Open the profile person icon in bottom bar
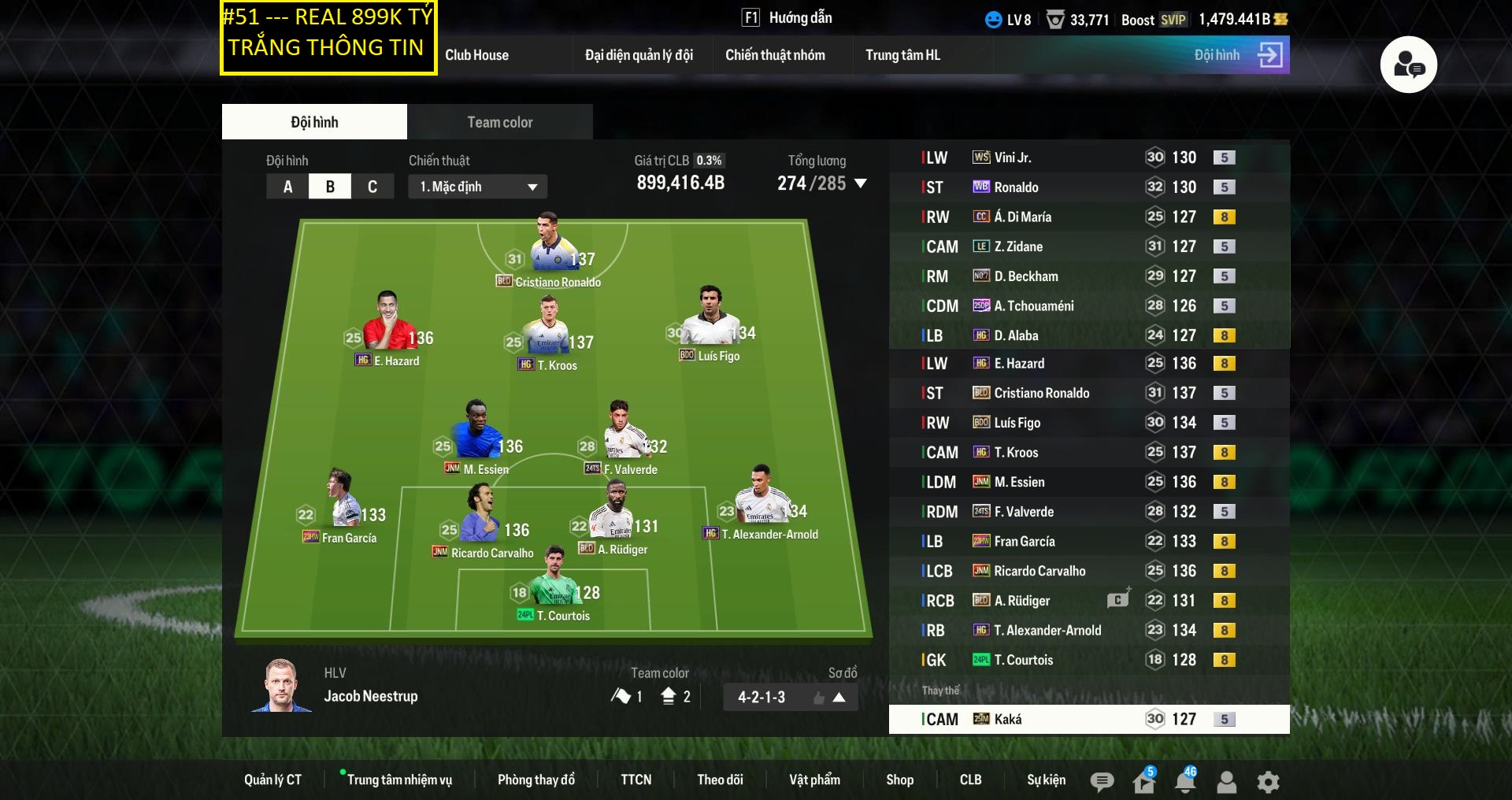The width and height of the screenshot is (1512, 800). 1226,781
